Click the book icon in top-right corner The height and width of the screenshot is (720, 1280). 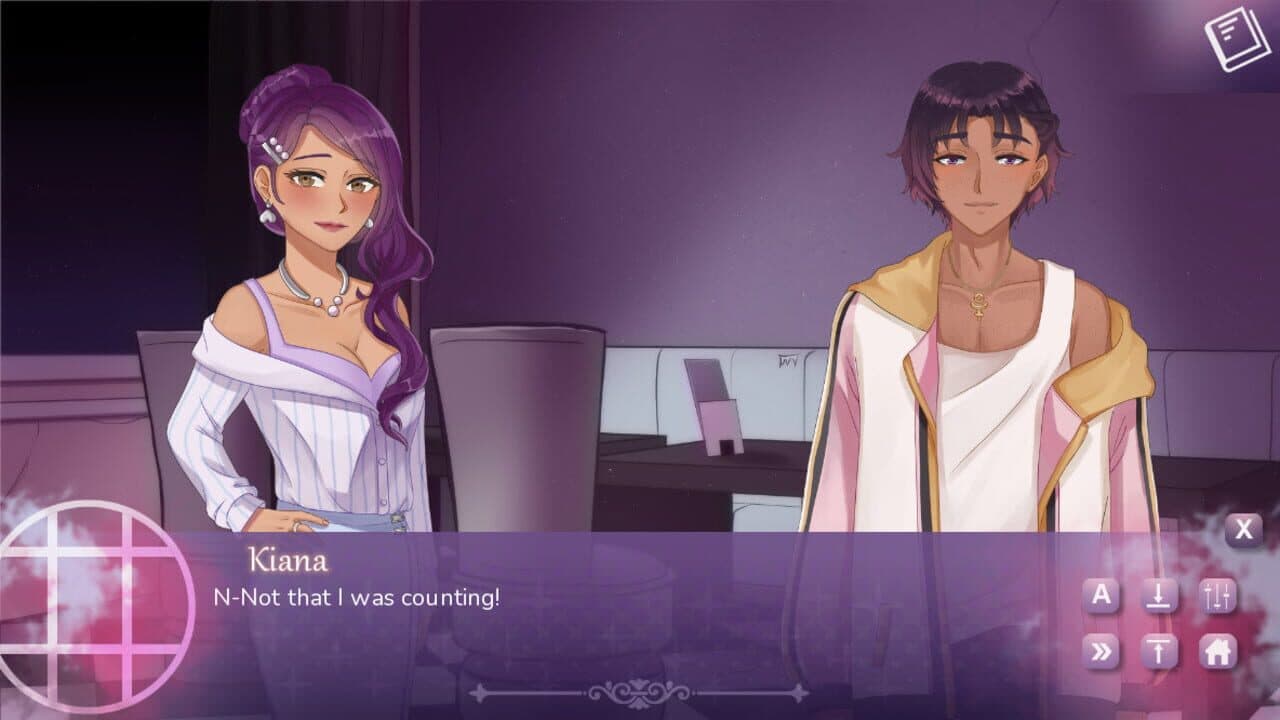coord(1236,35)
